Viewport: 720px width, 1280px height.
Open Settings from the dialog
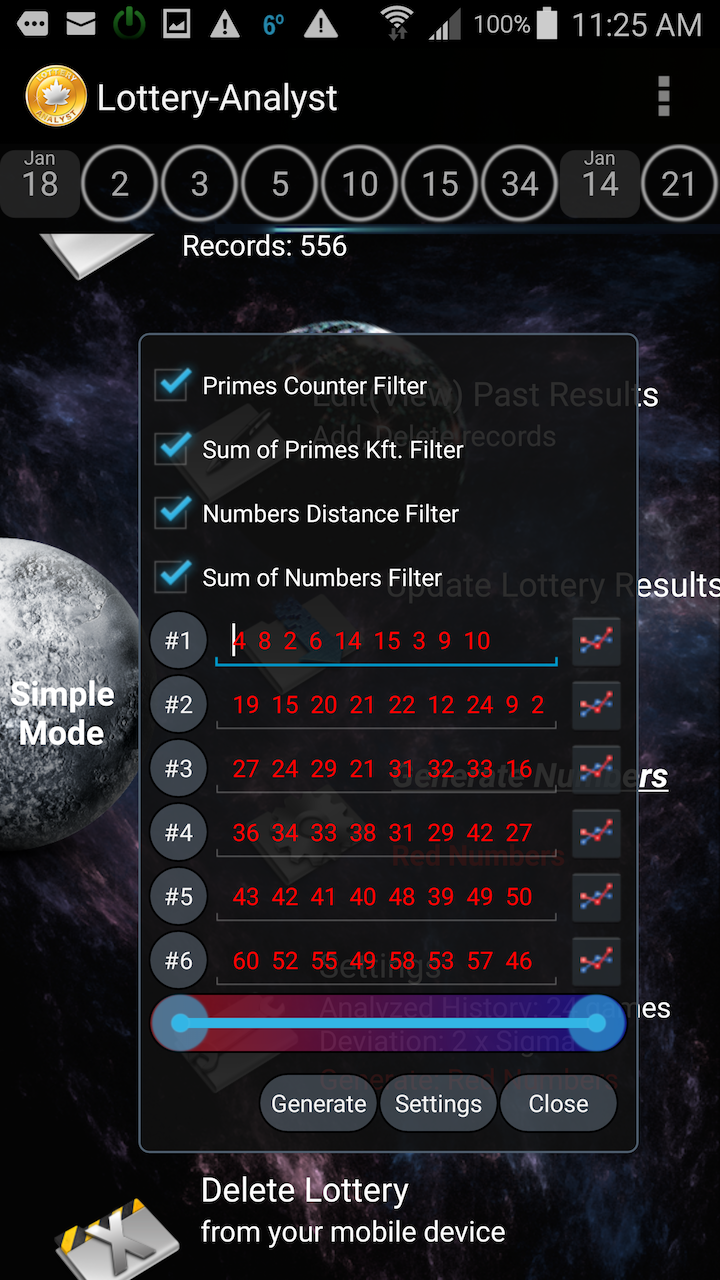(x=438, y=1104)
